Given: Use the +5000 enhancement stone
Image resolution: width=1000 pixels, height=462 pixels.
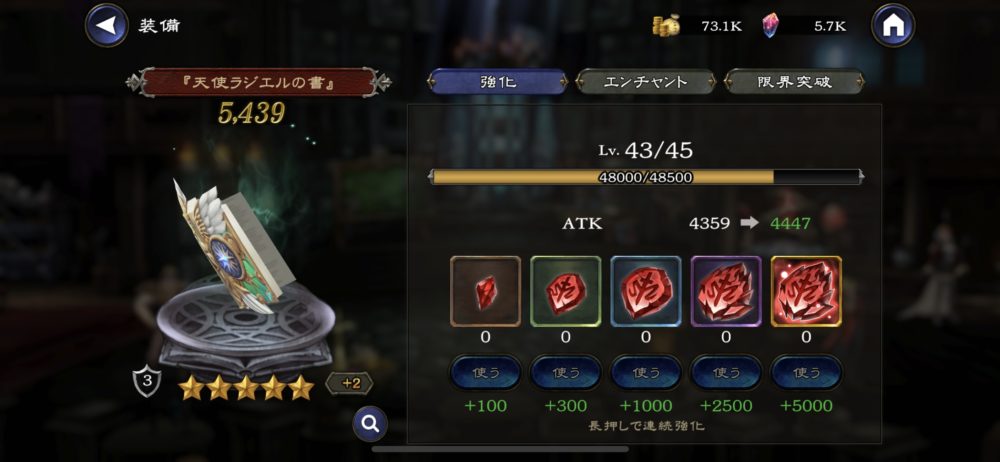Looking at the screenshot, I should click(x=806, y=372).
